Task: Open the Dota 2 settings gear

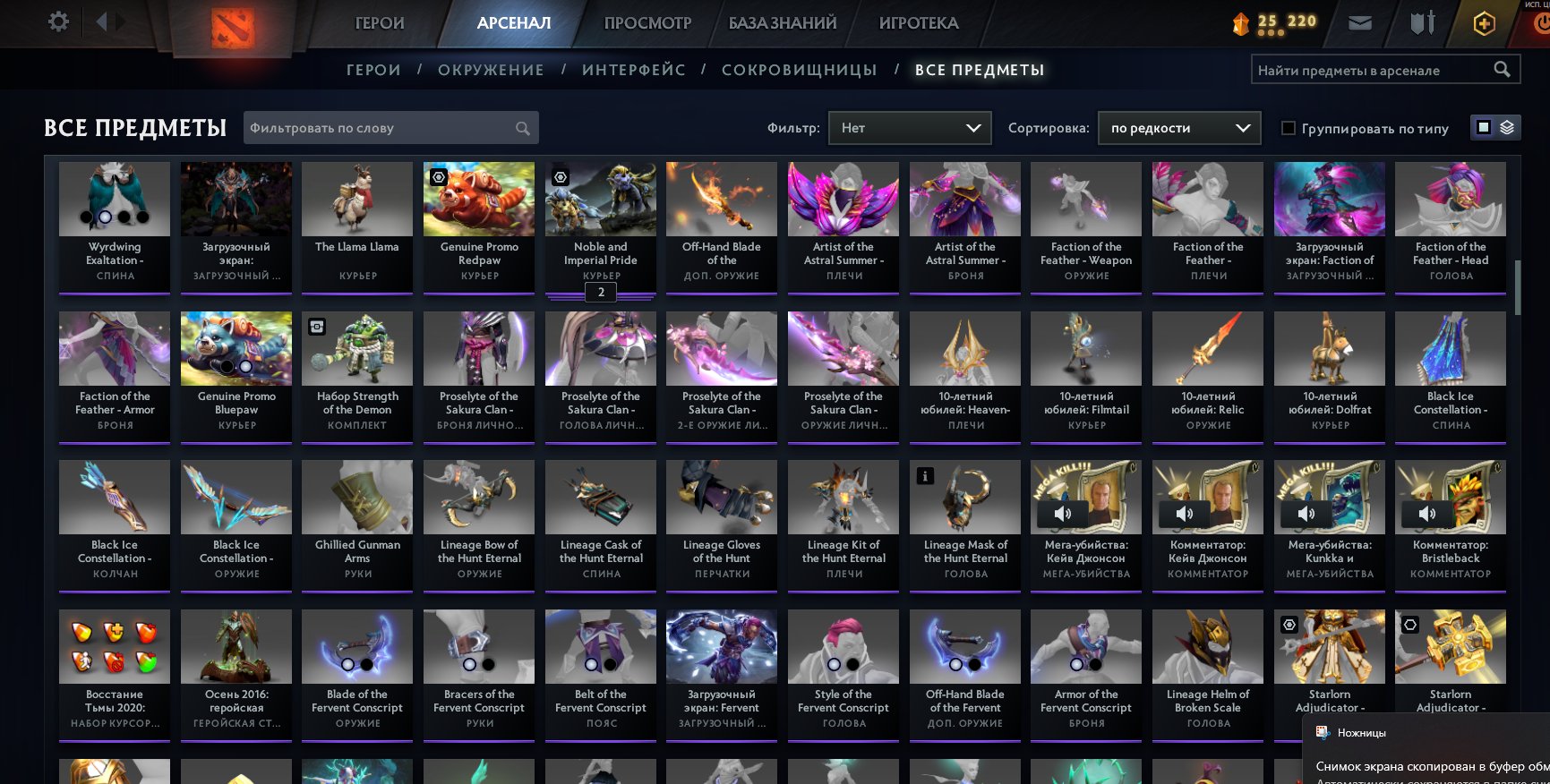Action: click(57, 20)
